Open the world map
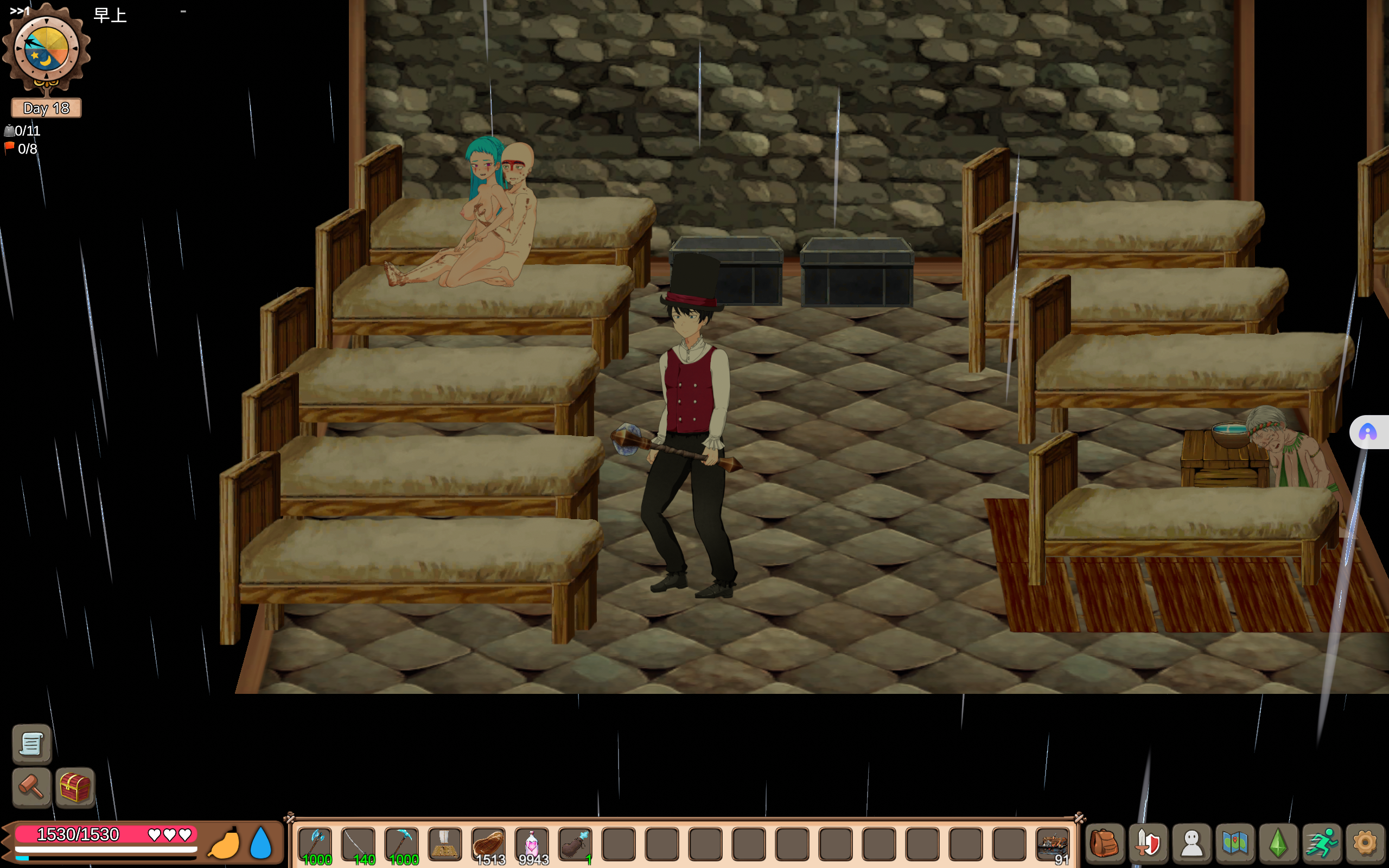This screenshot has width=1389, height=868. tap(1235, 844)
